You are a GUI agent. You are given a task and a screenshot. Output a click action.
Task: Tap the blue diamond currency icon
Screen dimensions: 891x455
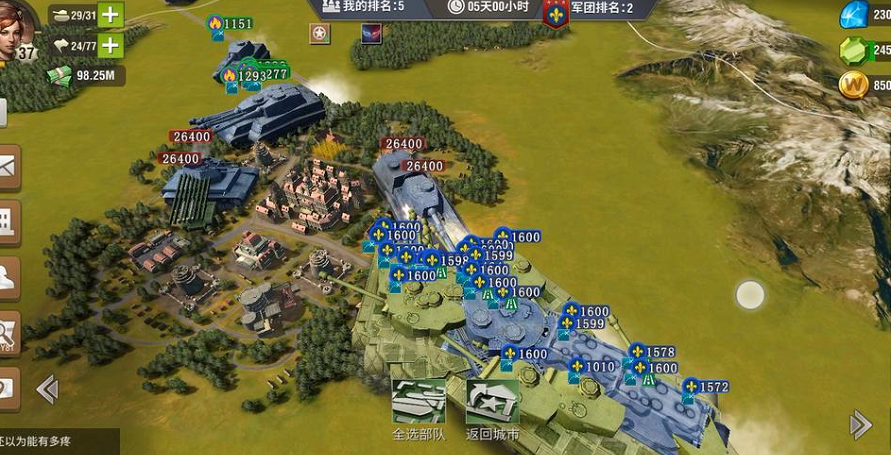pos(855,16)
